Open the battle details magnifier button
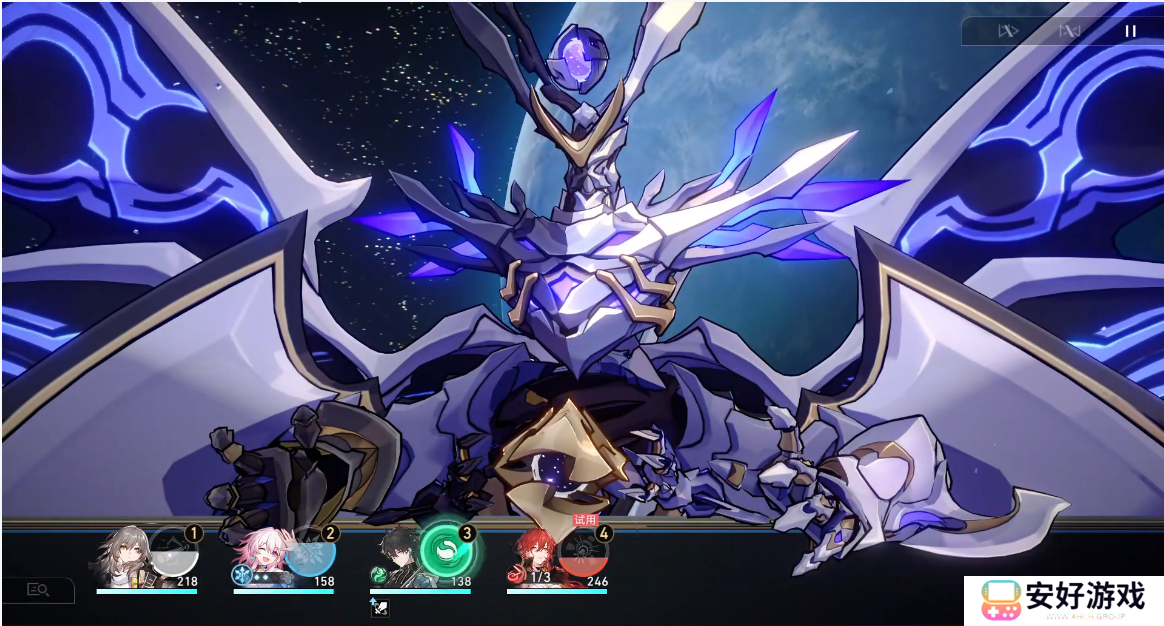Screen dimensions: 1164x626 pyautogui.click(x=38, y=590)
